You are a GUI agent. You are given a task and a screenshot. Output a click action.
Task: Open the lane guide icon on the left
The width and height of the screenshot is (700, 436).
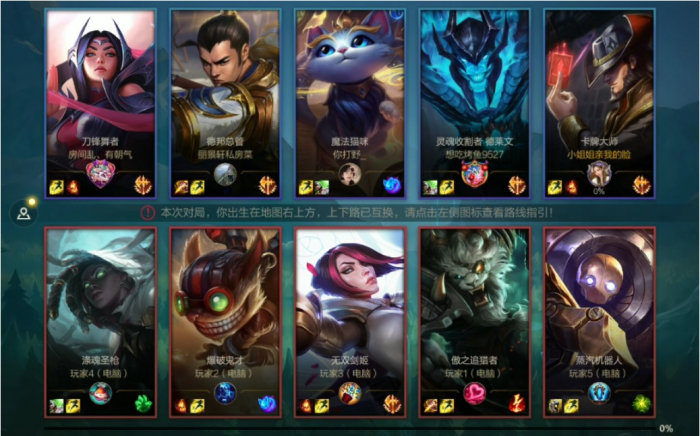point(23,213)
